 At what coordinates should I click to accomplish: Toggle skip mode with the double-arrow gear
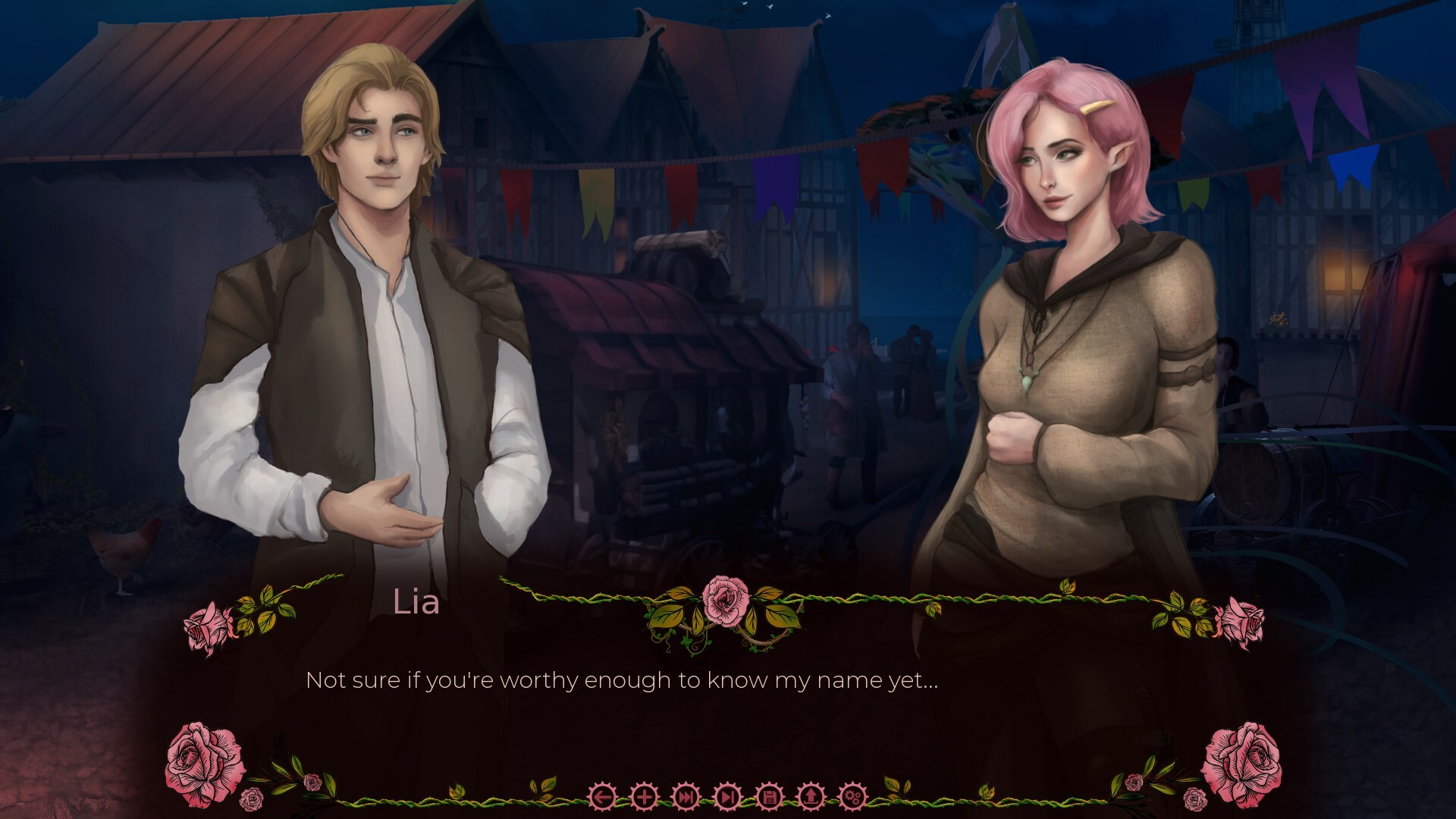pos(685,798)
